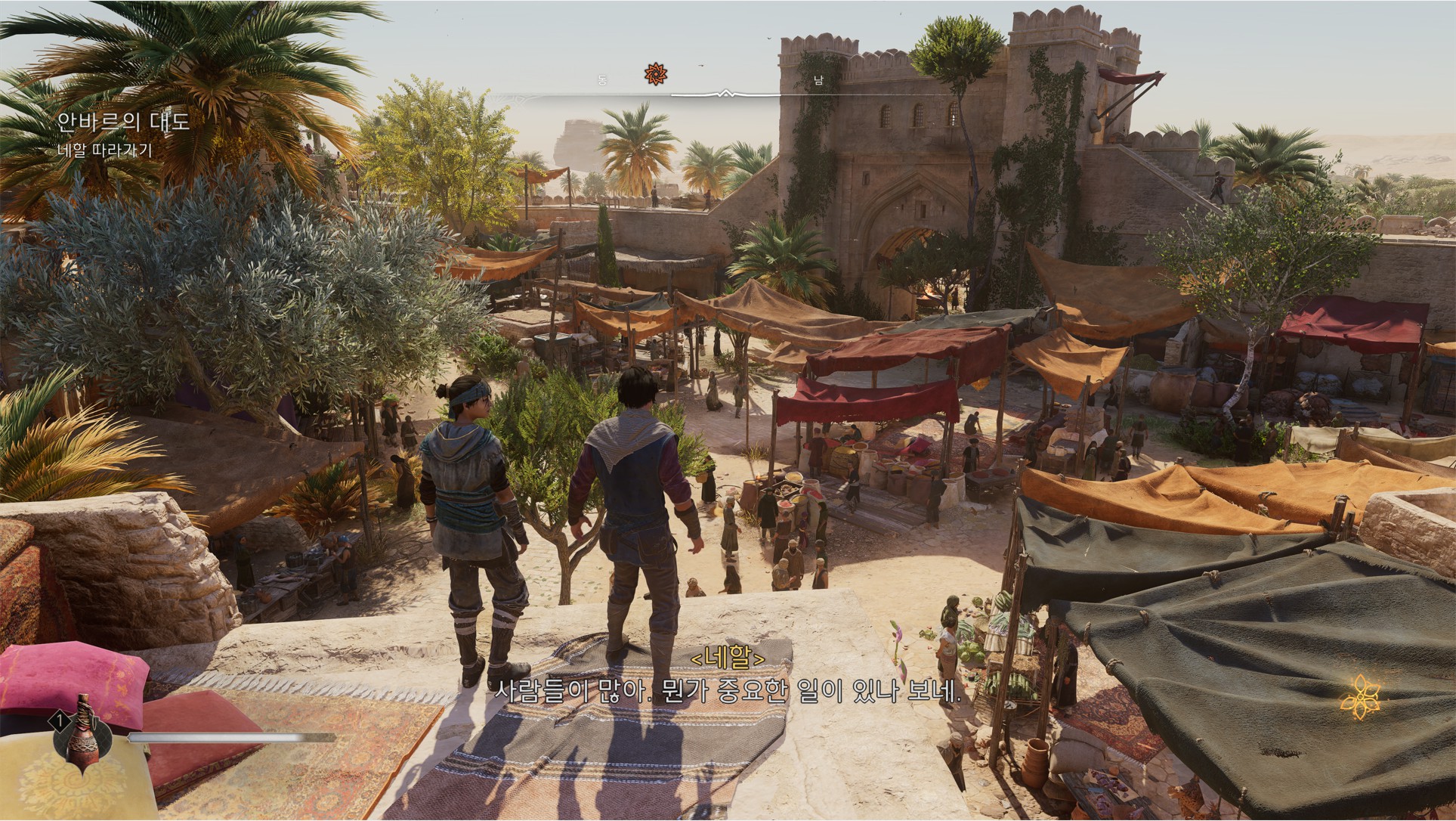Viewport: 1456px width, 821px height.
Task: Open the '안바르의 대도' quest tracker
Action: (124, 121)
